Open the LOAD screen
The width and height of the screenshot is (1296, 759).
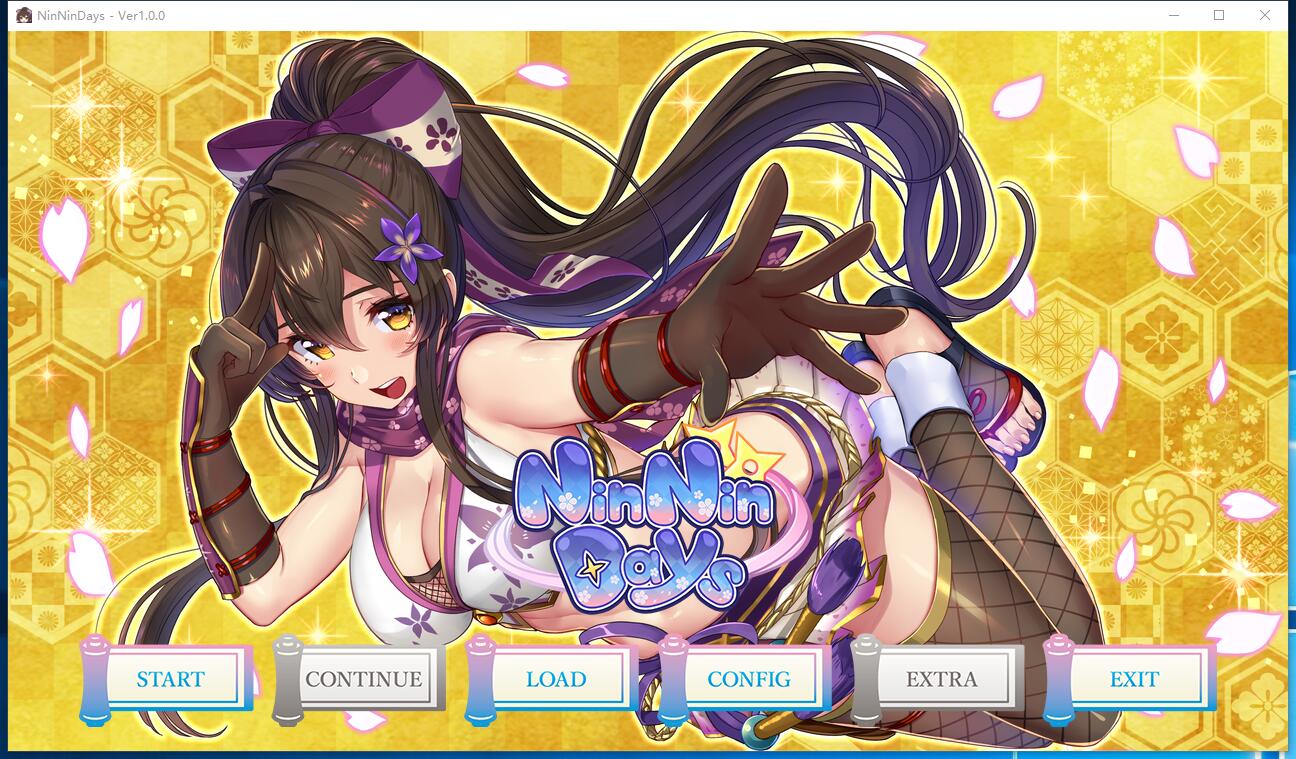coord(557,679)
